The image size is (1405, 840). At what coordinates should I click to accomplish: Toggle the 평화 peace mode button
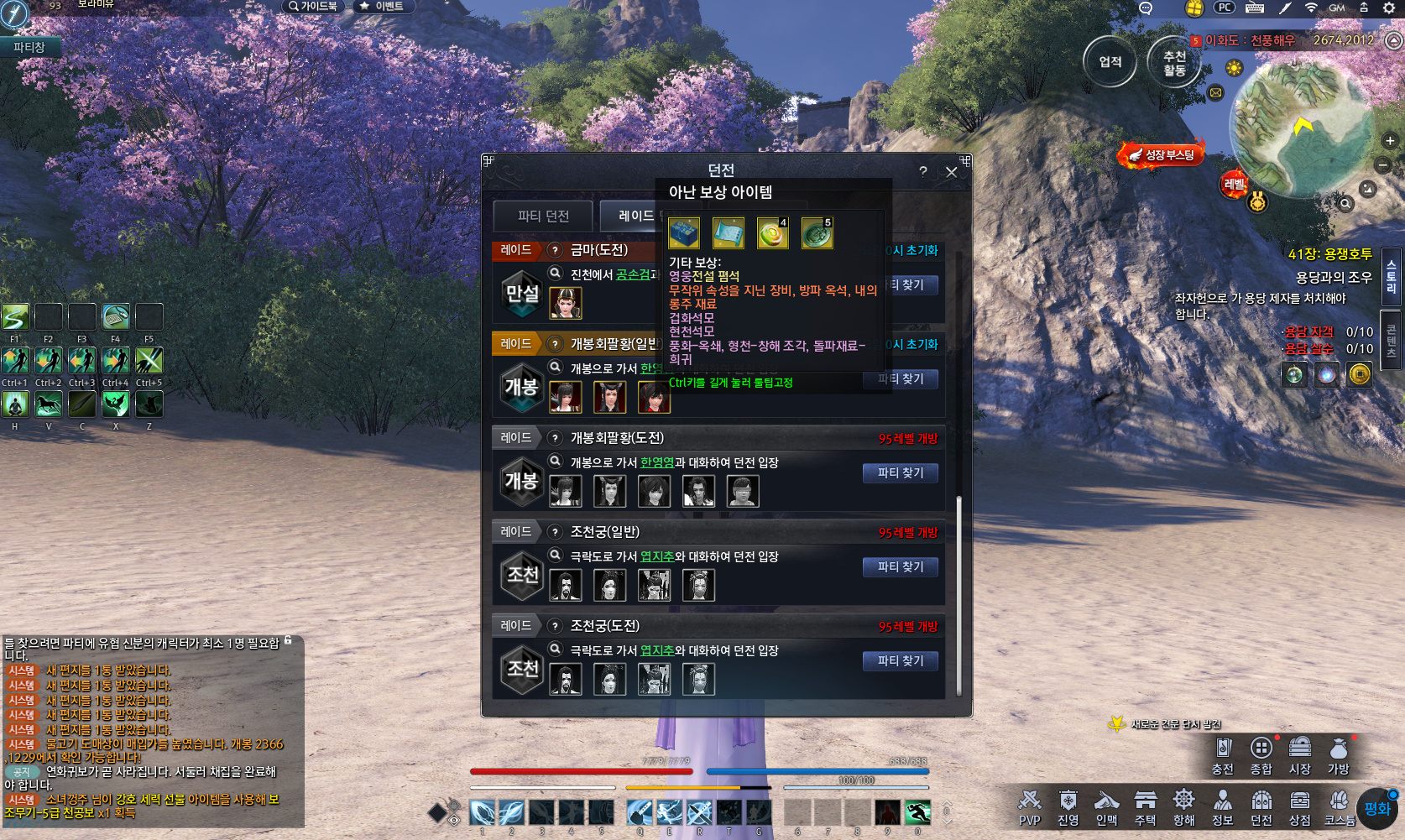click(1377, 809)
